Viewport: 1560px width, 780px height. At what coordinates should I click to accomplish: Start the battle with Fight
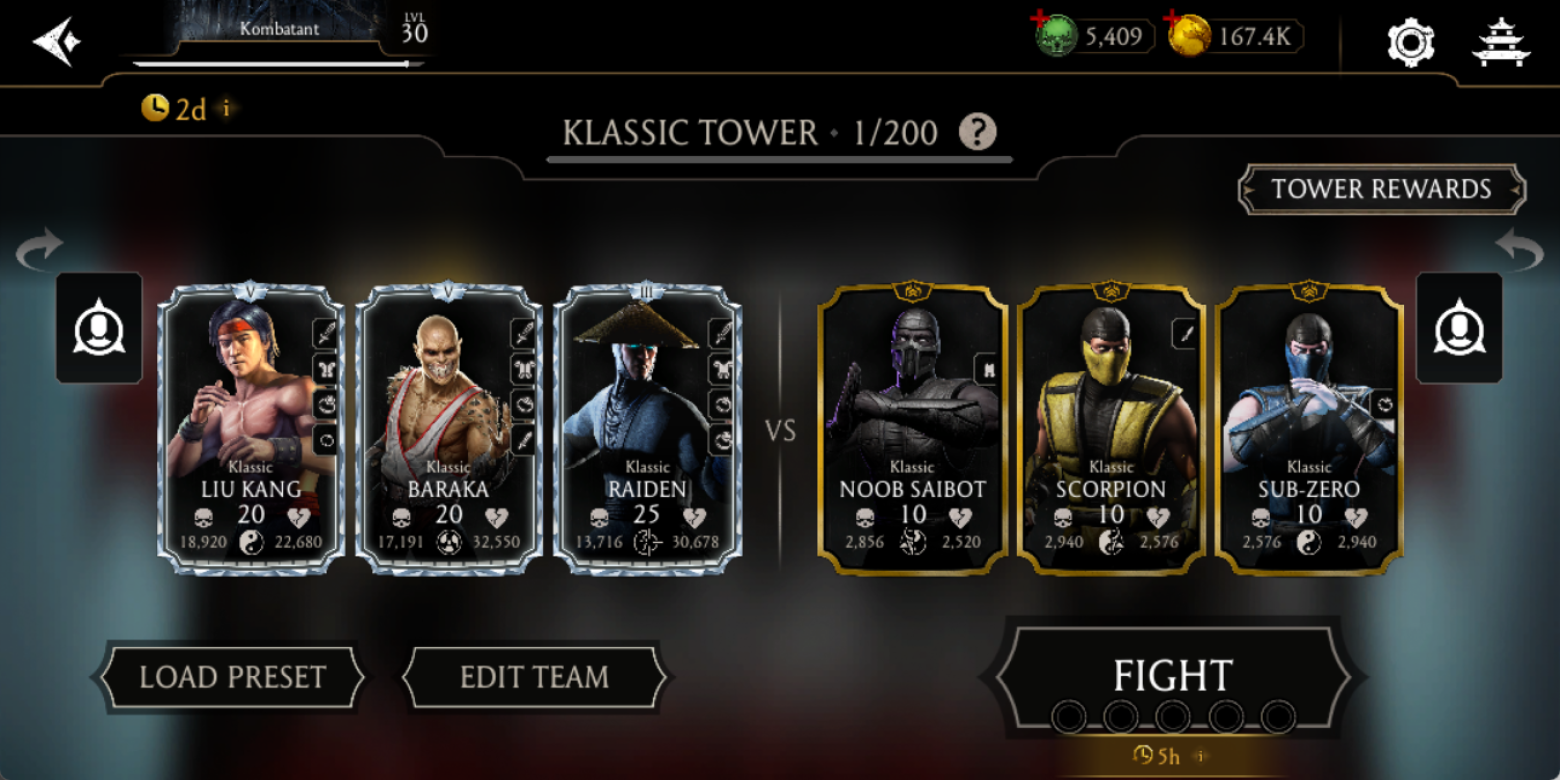1173,676
